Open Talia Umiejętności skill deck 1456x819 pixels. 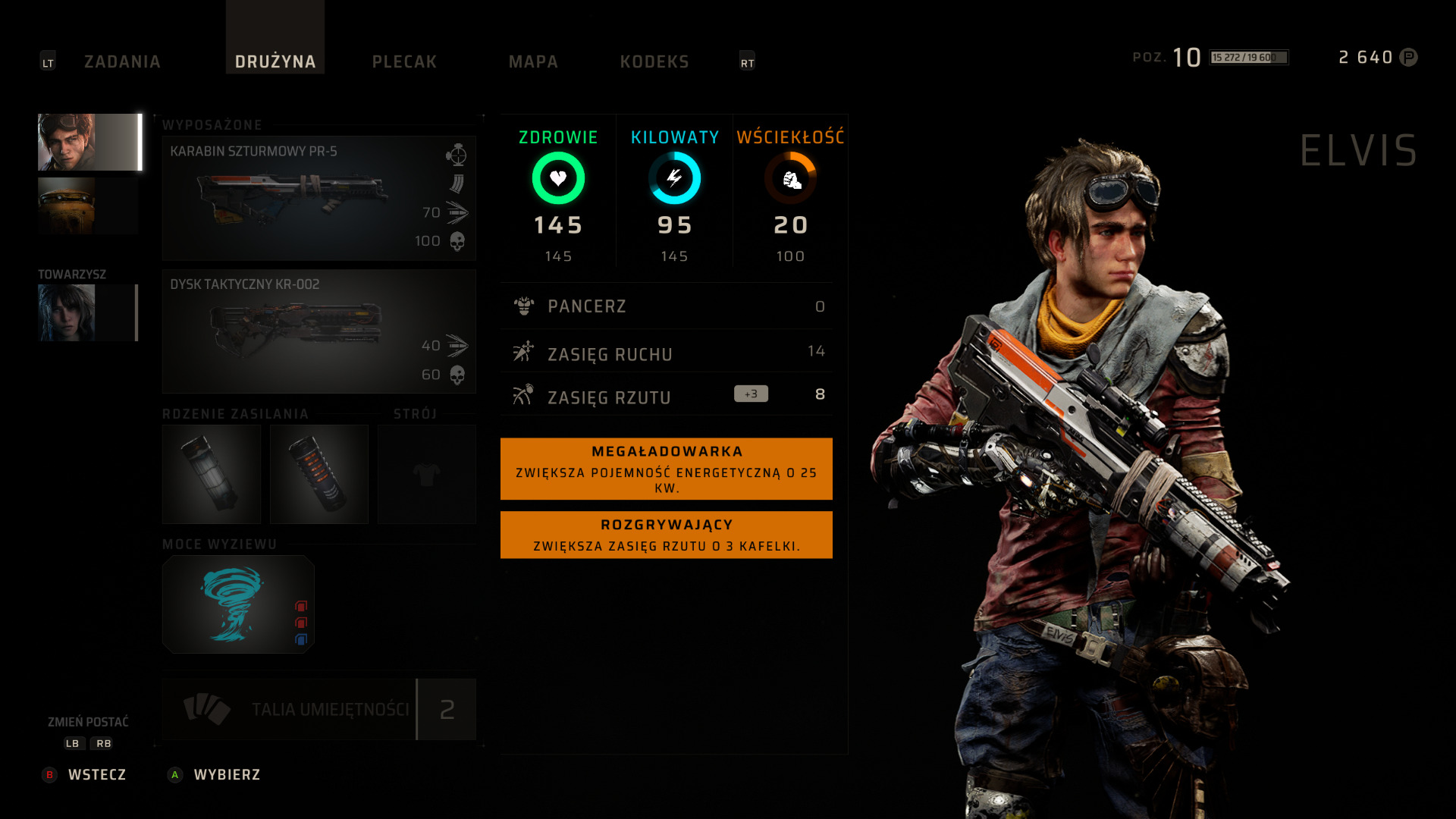click(318, 709)
